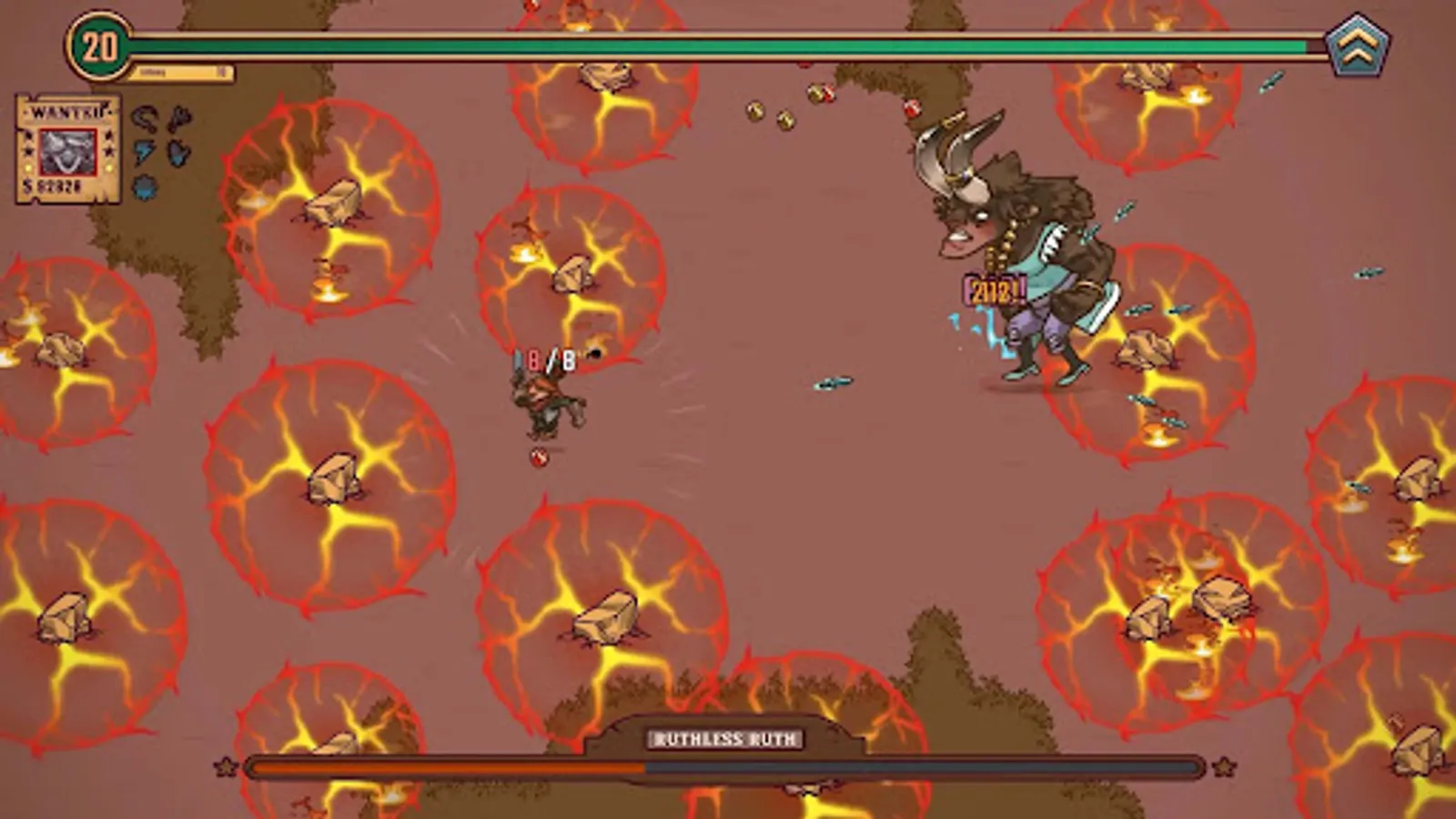Tap the revolver ability icon

click(x=180, y=118)
